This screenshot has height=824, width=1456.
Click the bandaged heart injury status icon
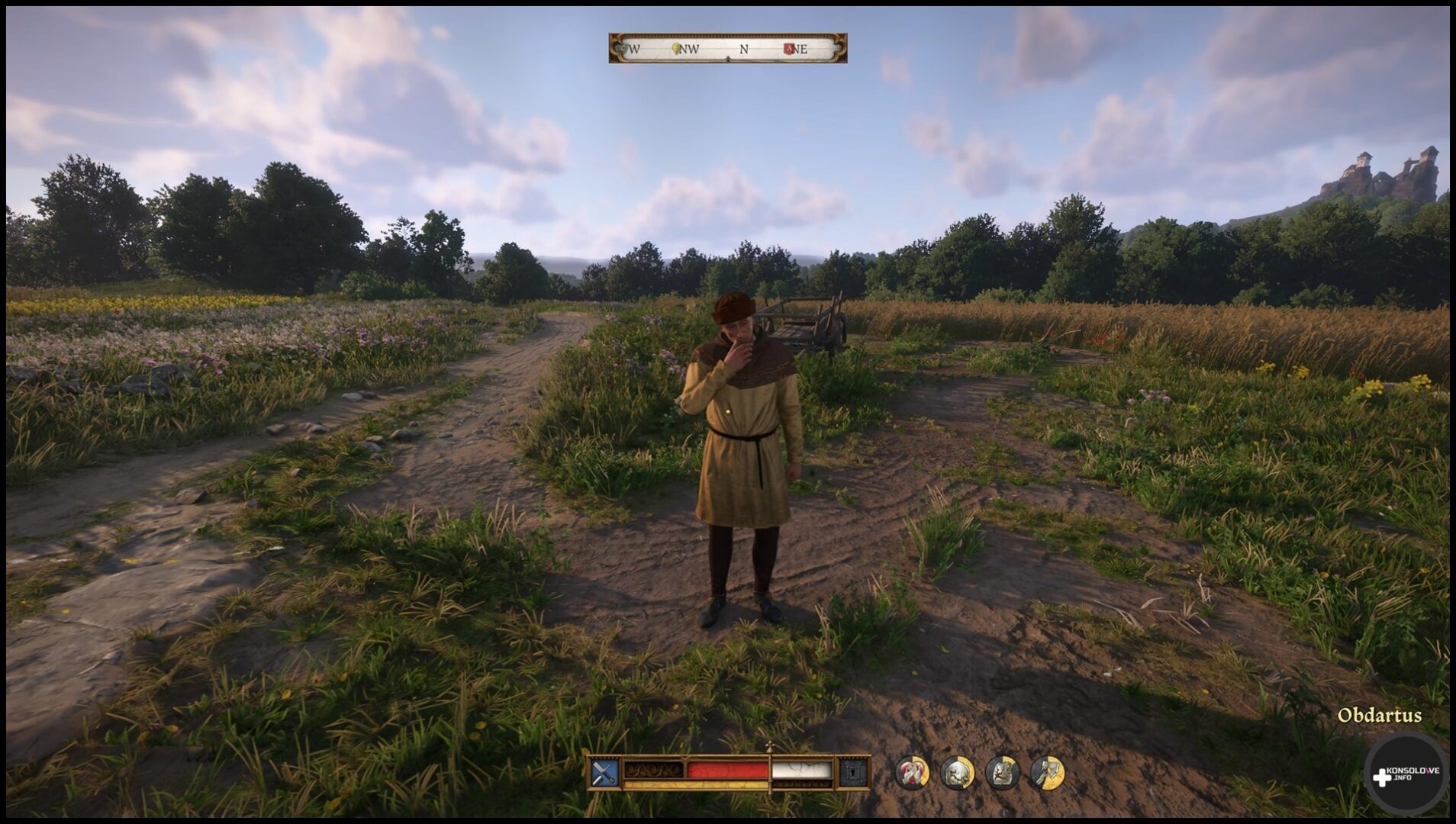(911, 773)
